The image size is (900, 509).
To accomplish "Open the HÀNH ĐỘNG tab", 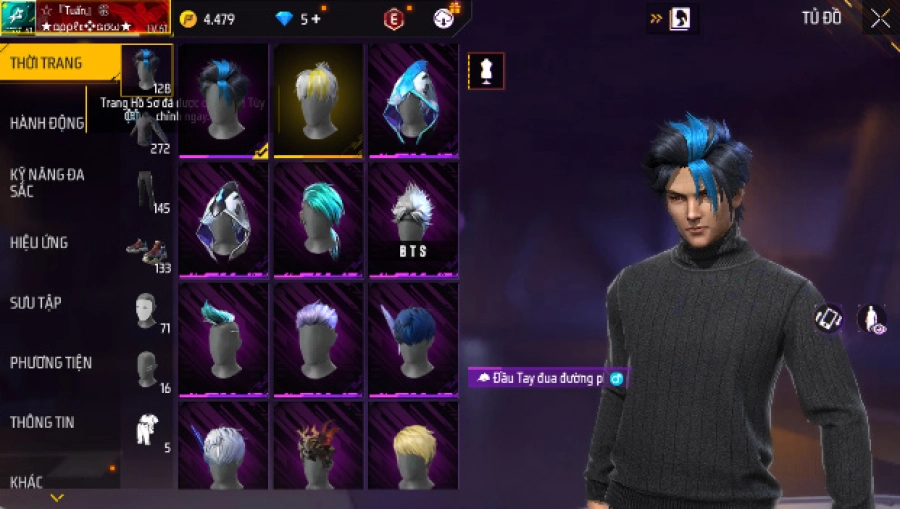I will 47,123.
